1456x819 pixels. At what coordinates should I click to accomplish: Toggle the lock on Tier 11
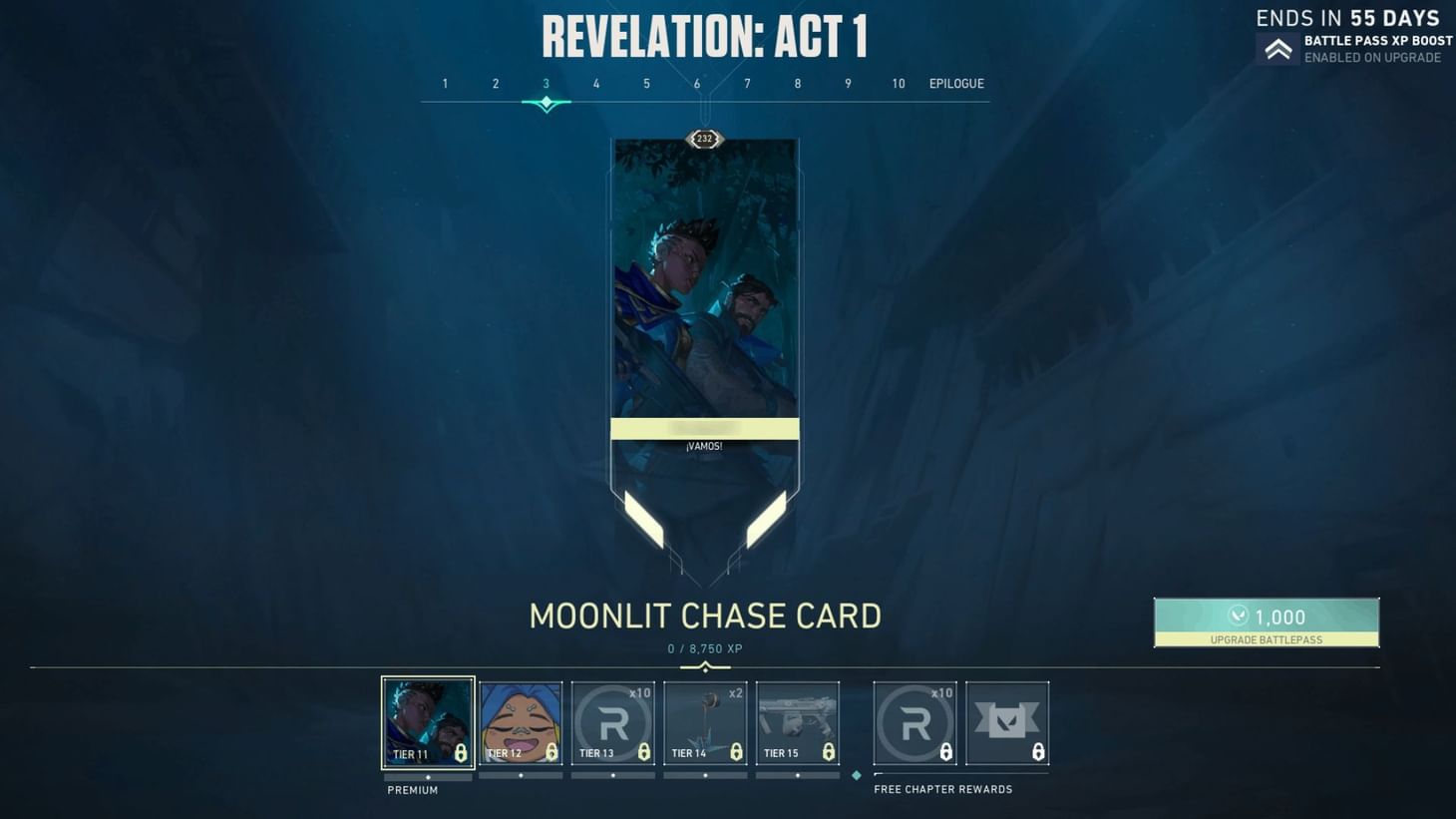460,755
